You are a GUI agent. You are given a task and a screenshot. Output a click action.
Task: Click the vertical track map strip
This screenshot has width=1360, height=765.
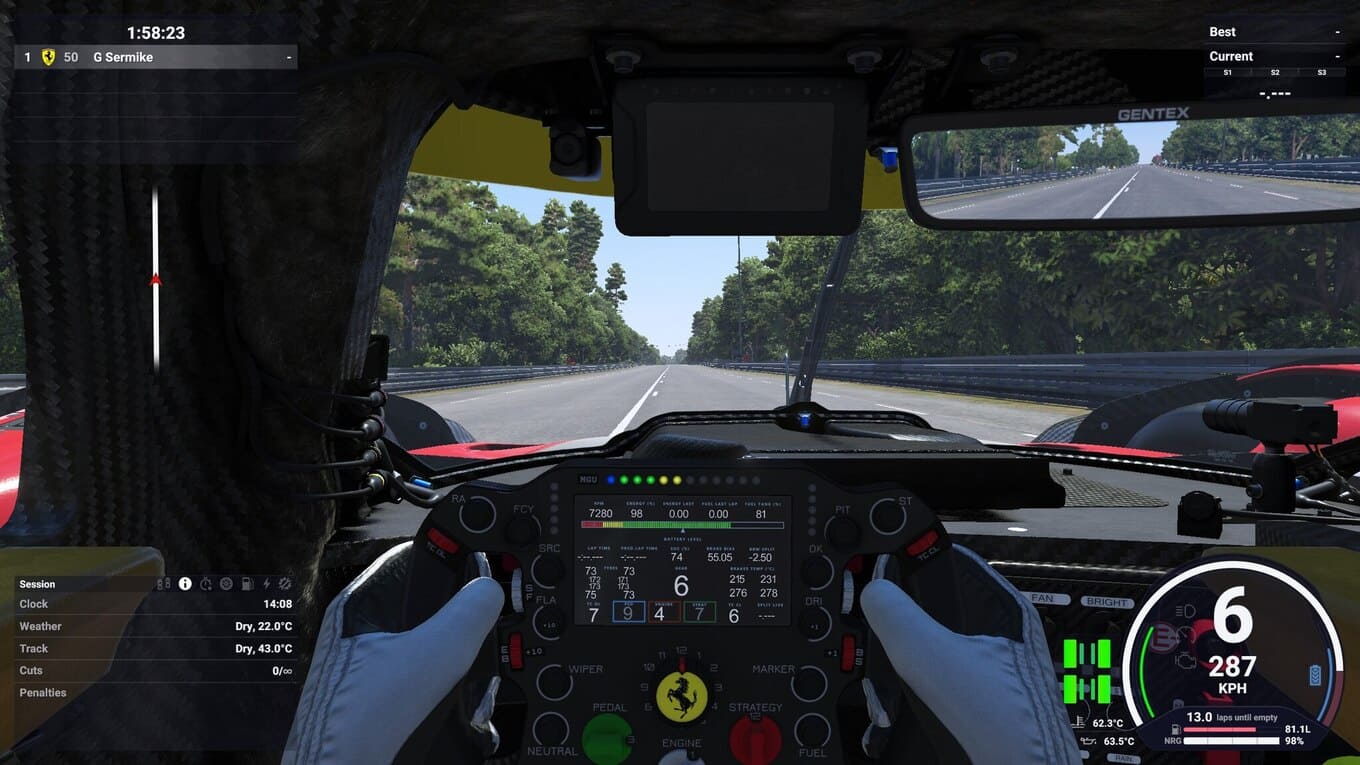(x=155, y=280)
